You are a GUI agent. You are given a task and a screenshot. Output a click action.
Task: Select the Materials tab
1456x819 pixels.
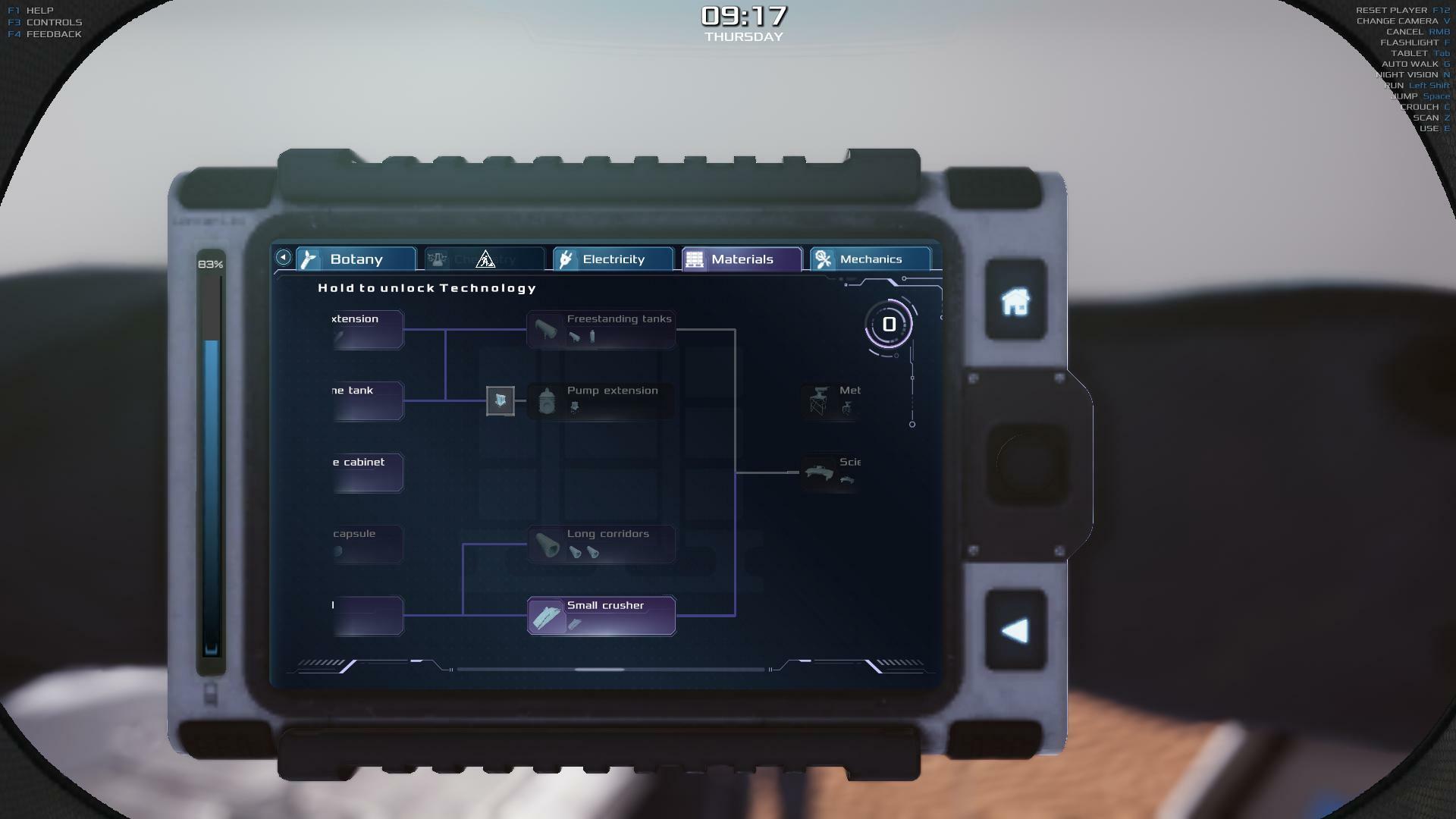[x=742, y=259]
